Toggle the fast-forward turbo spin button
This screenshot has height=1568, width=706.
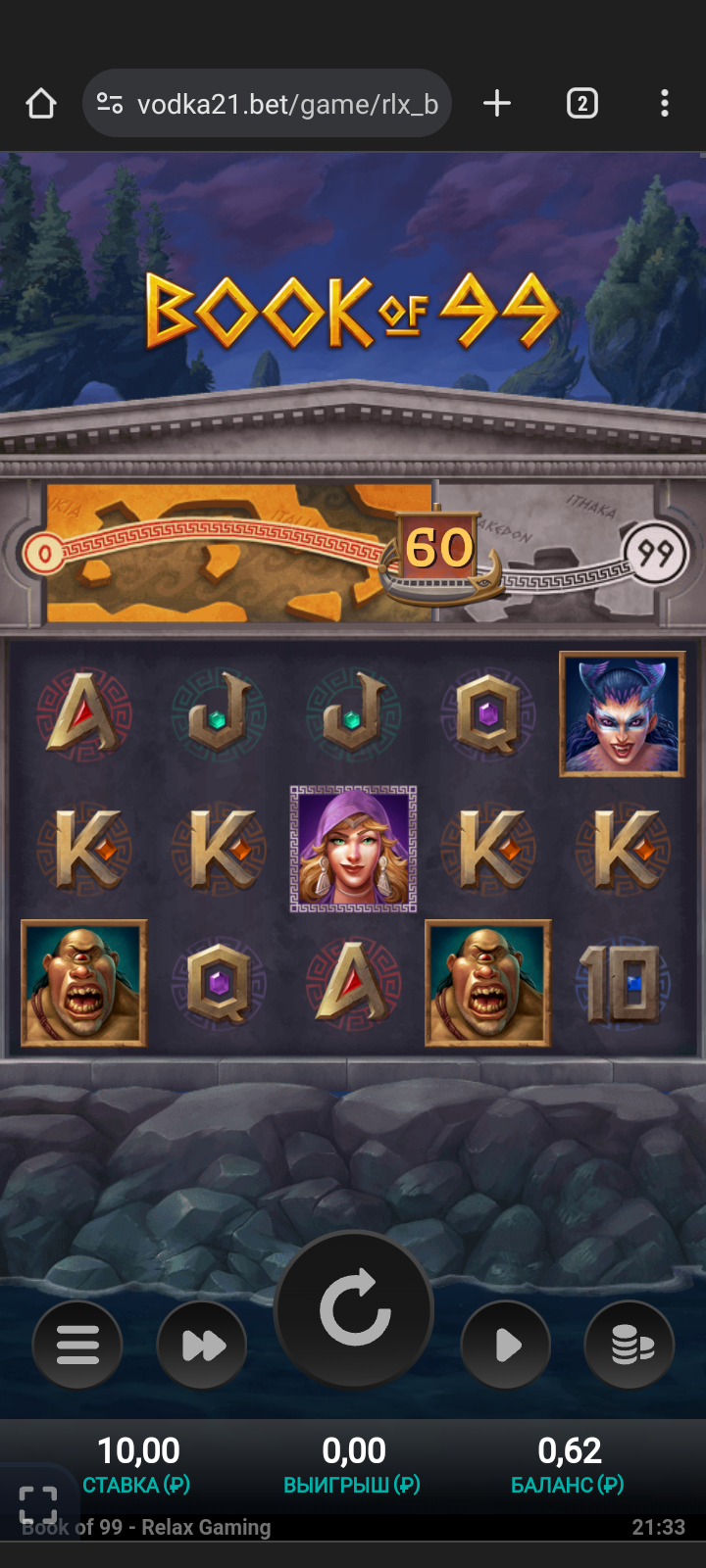tap(202, 1345)
